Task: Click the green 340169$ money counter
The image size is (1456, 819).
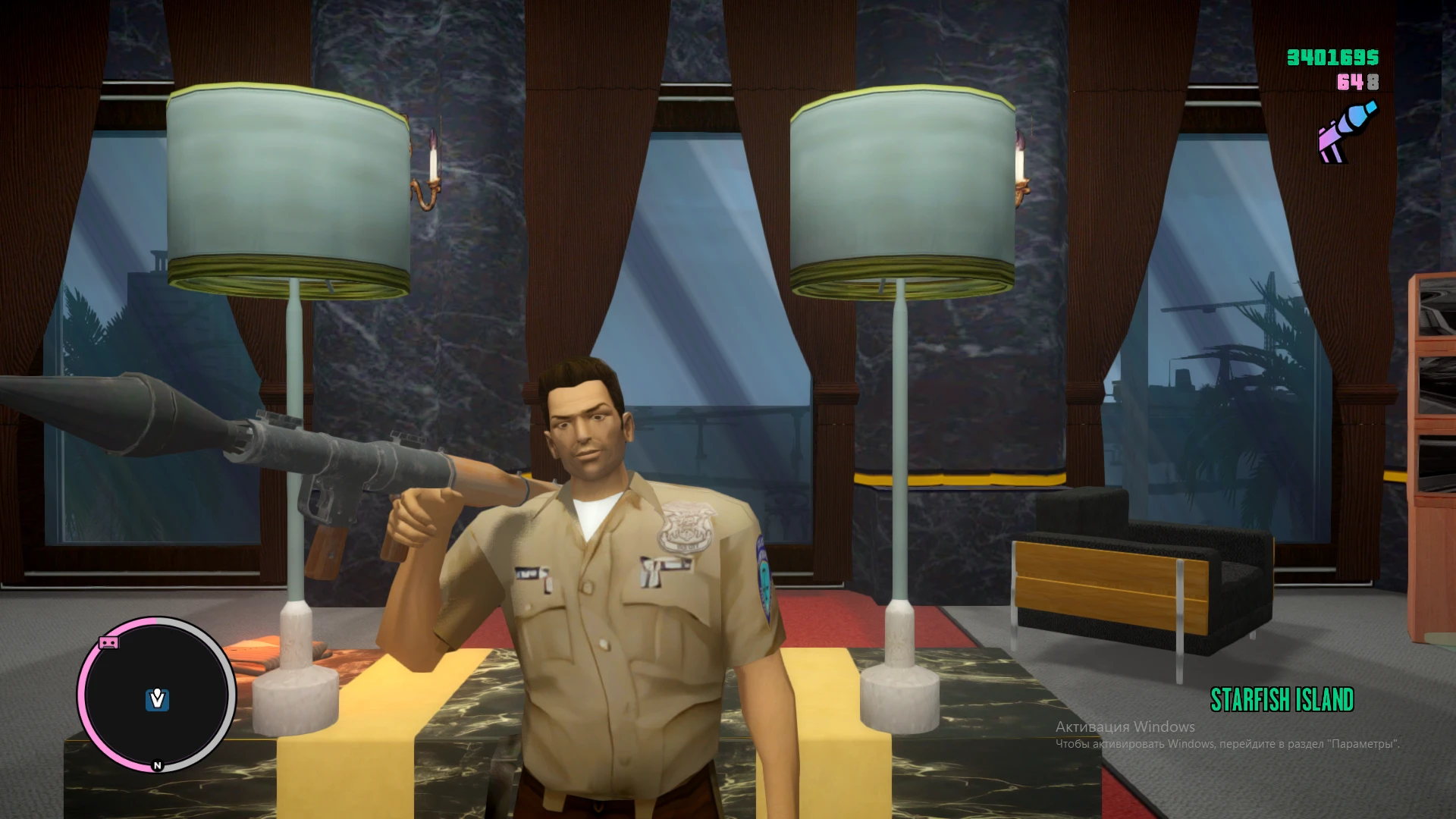Action: pos(1332,57)
